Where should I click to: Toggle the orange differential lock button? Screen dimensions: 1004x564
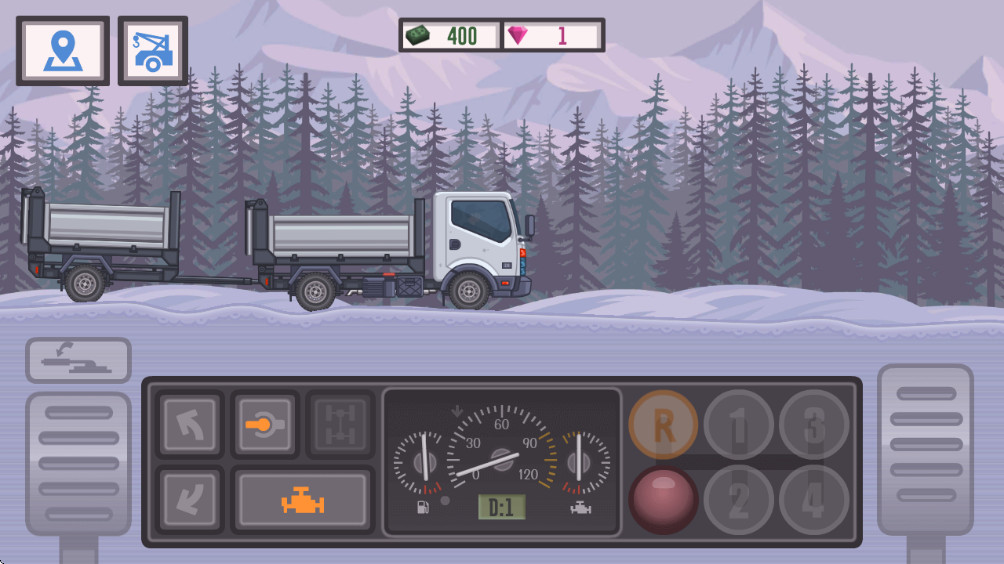265,425
